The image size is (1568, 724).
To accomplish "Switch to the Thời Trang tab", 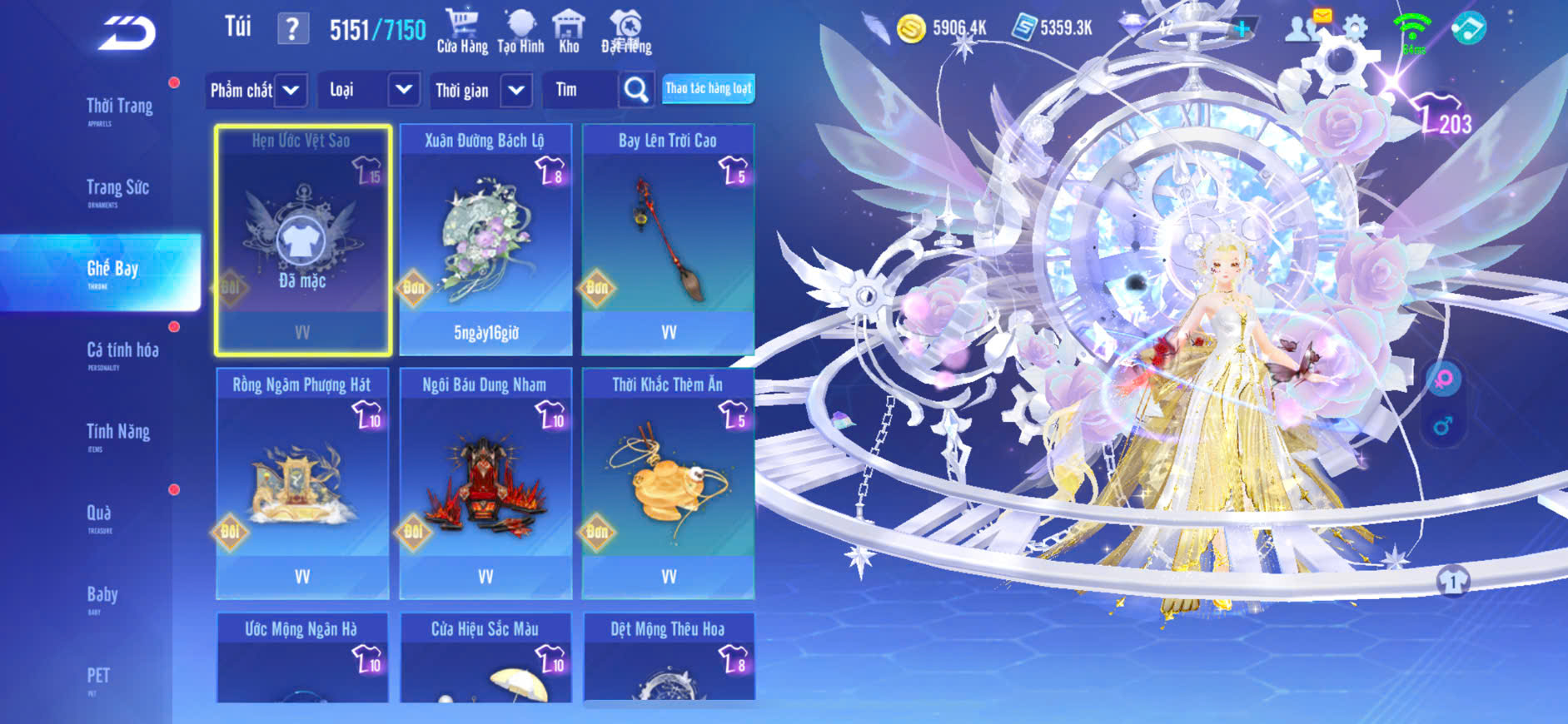I will (x=119, y=107).
